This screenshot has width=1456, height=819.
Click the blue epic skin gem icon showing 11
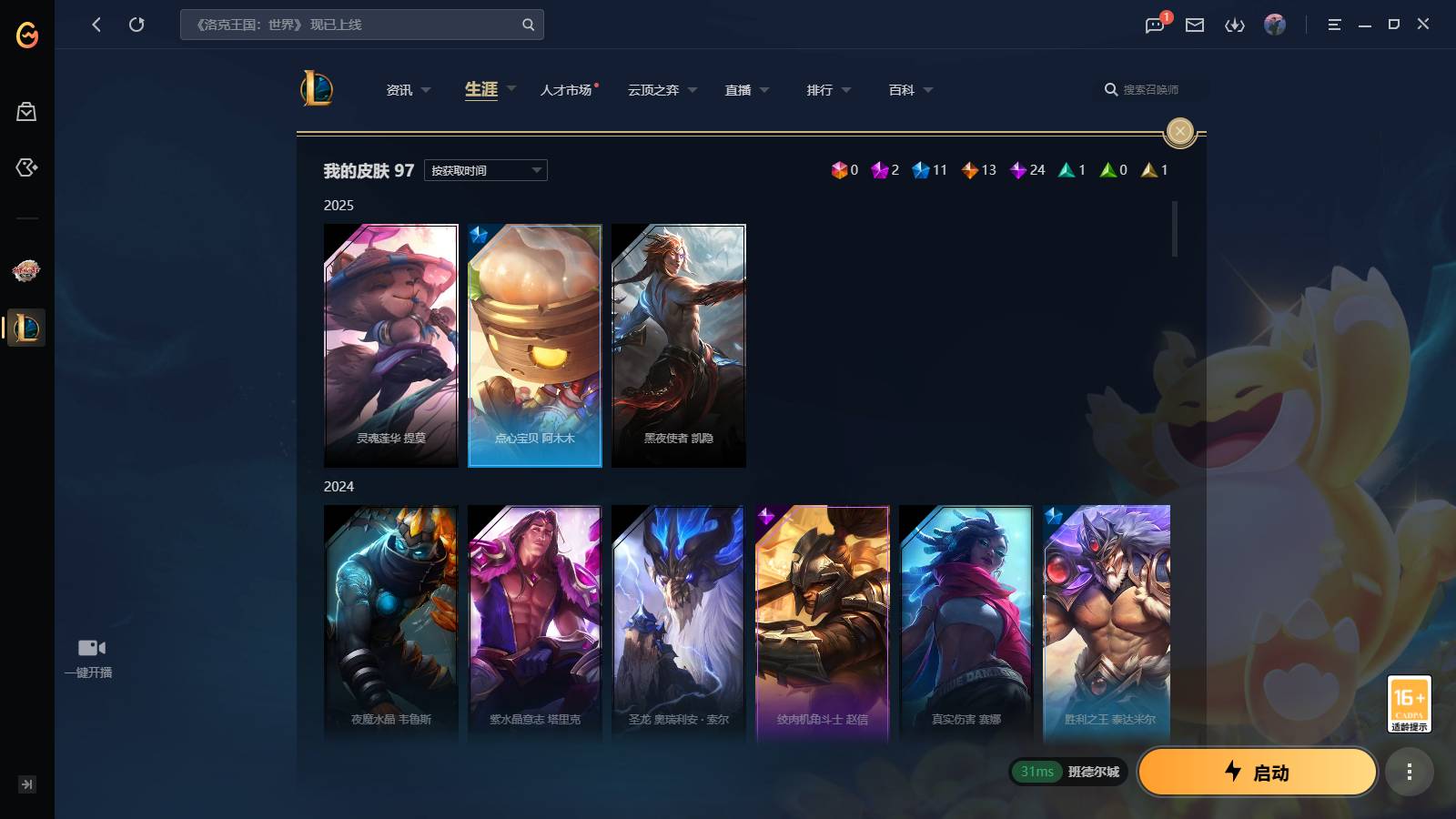tap(920, 169)
